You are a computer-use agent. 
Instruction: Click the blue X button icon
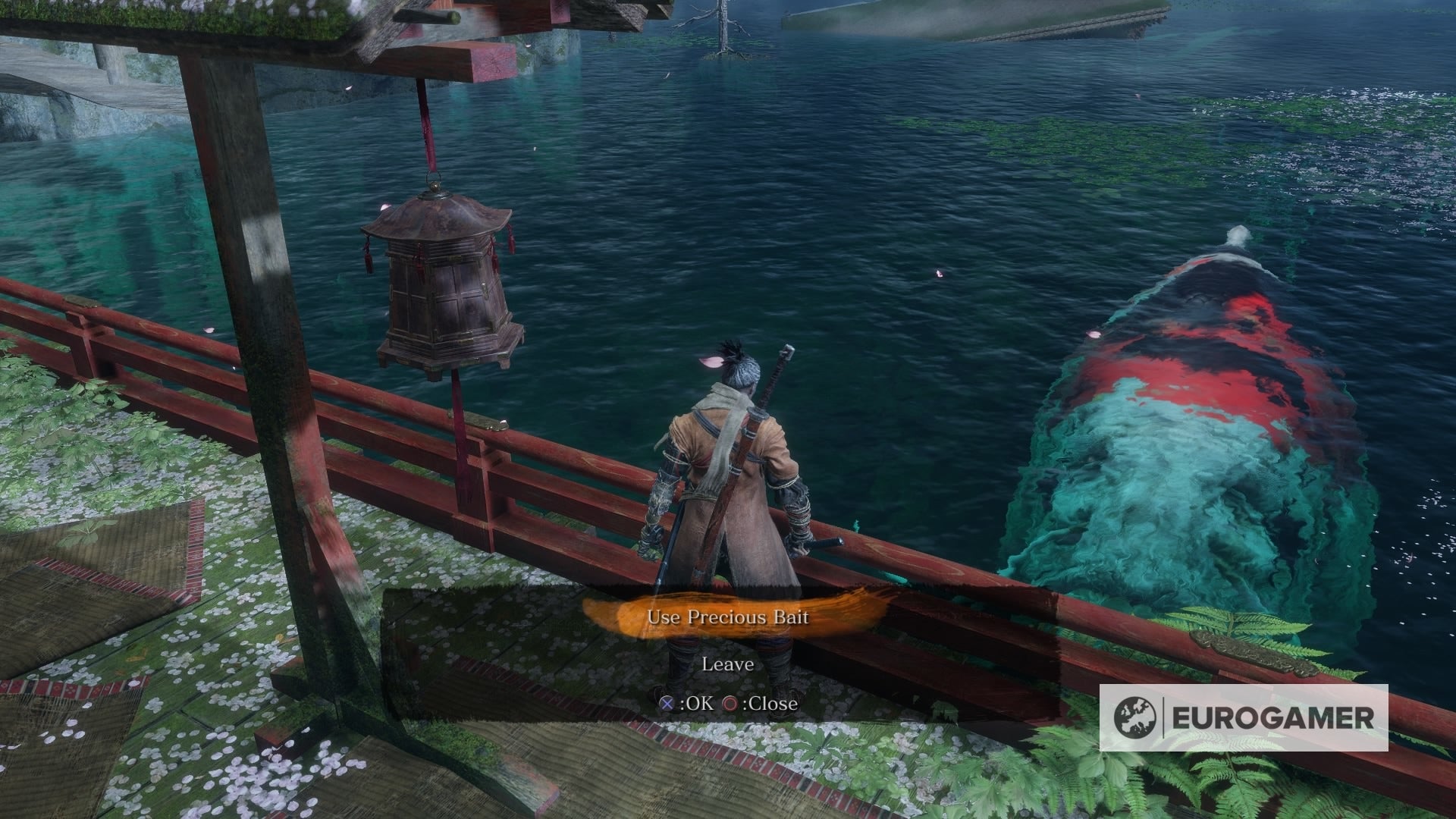coord(666,704)
